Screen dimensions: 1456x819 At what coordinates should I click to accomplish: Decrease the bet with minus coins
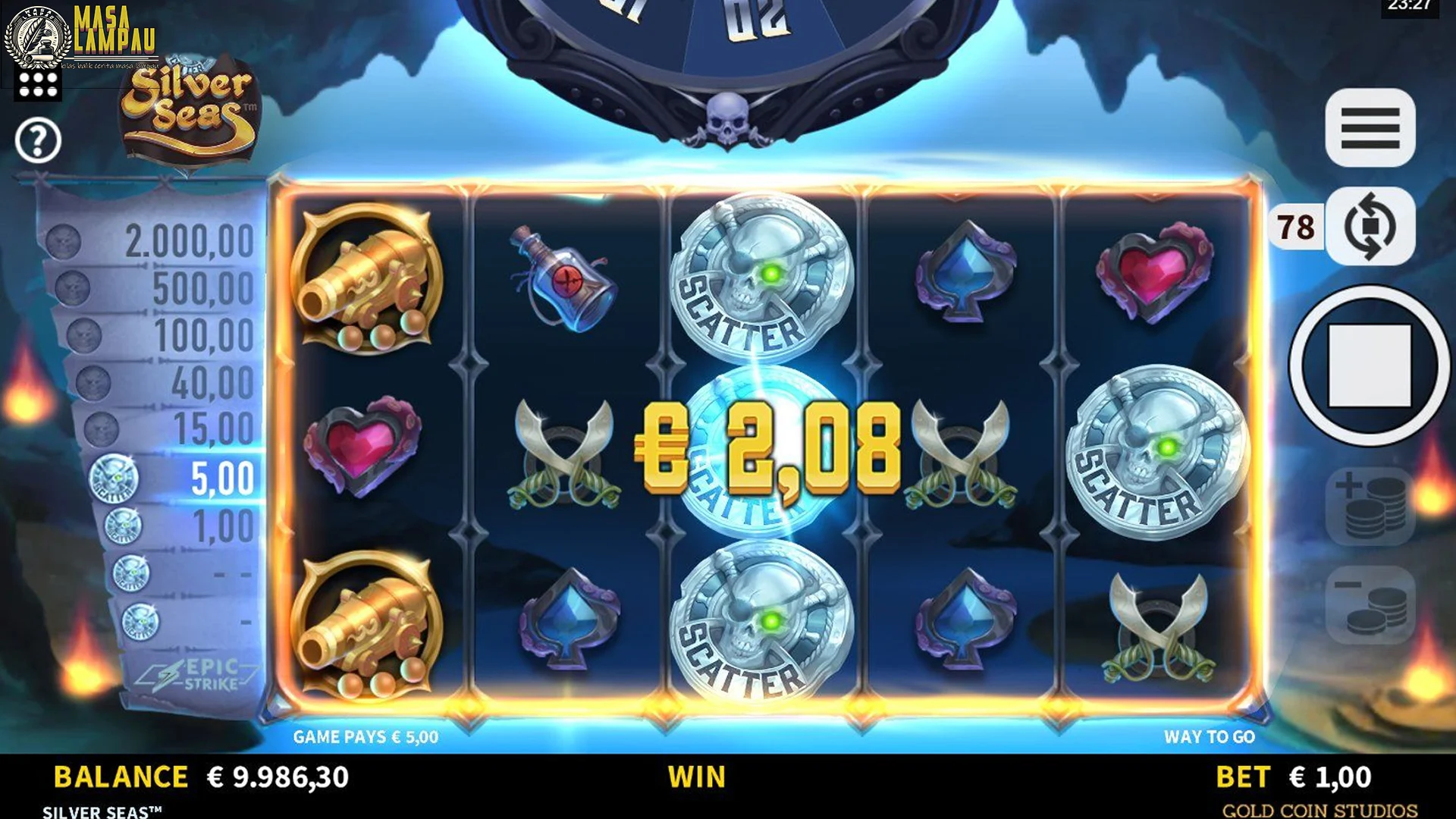[1370, 605]
